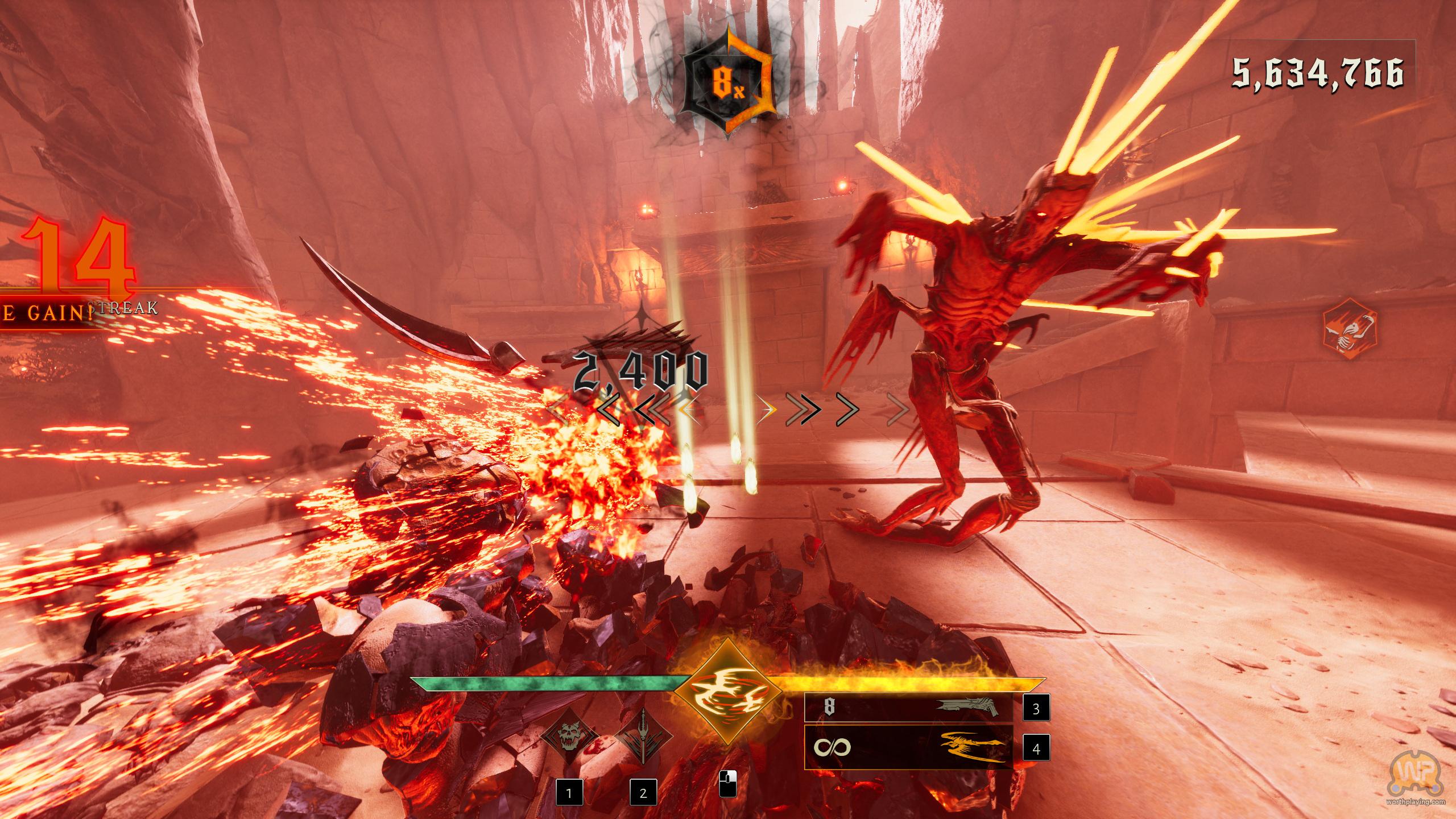The image size is (1456, 819).
Task: Select the skull weapon slot
Action: 569,737
